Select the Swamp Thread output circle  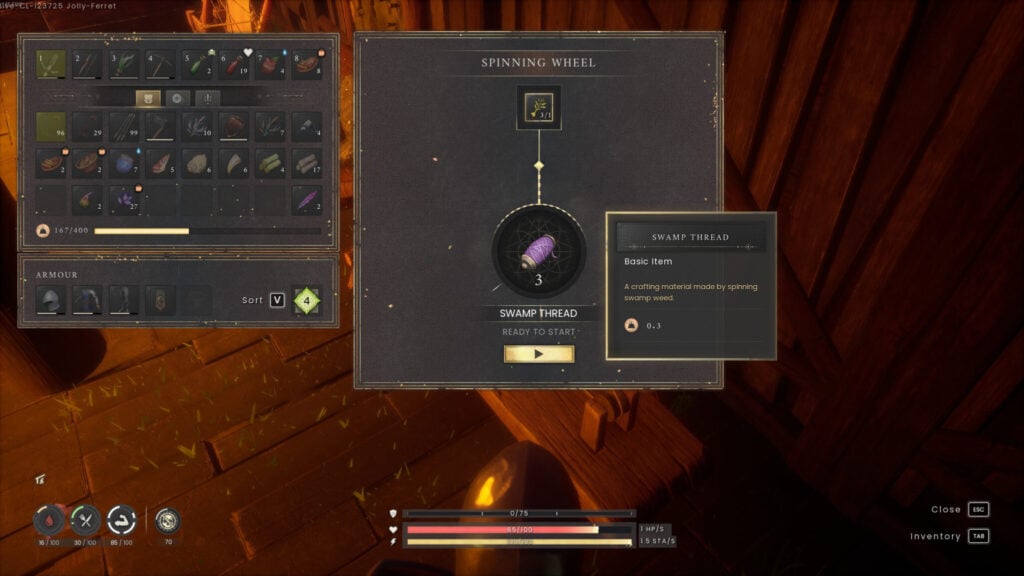539,251
